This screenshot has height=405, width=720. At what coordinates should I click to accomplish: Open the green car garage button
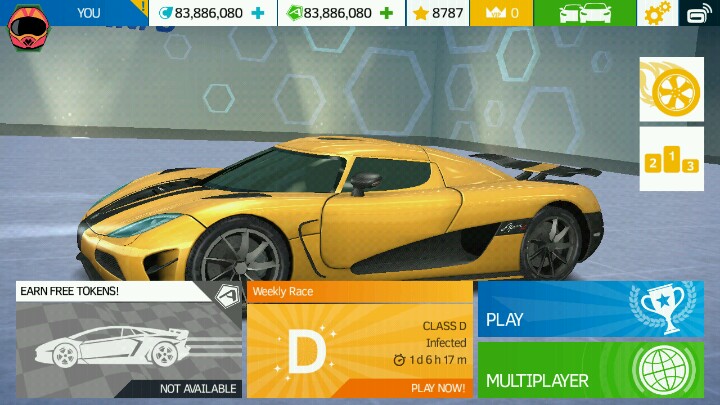584,13
